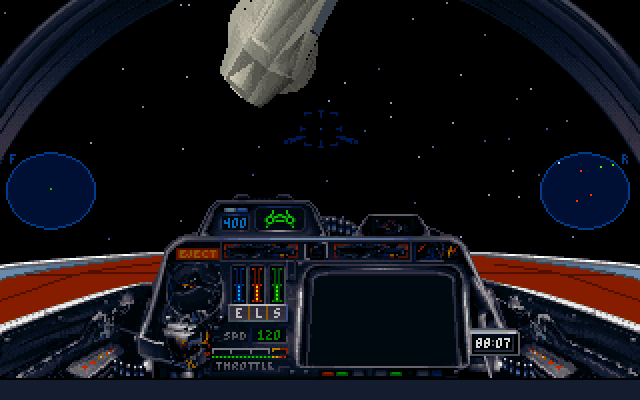Image resolution: width=640 pixels, height=400 pixels.
Task: Select the S shield power button
Action: pos(275,313)
